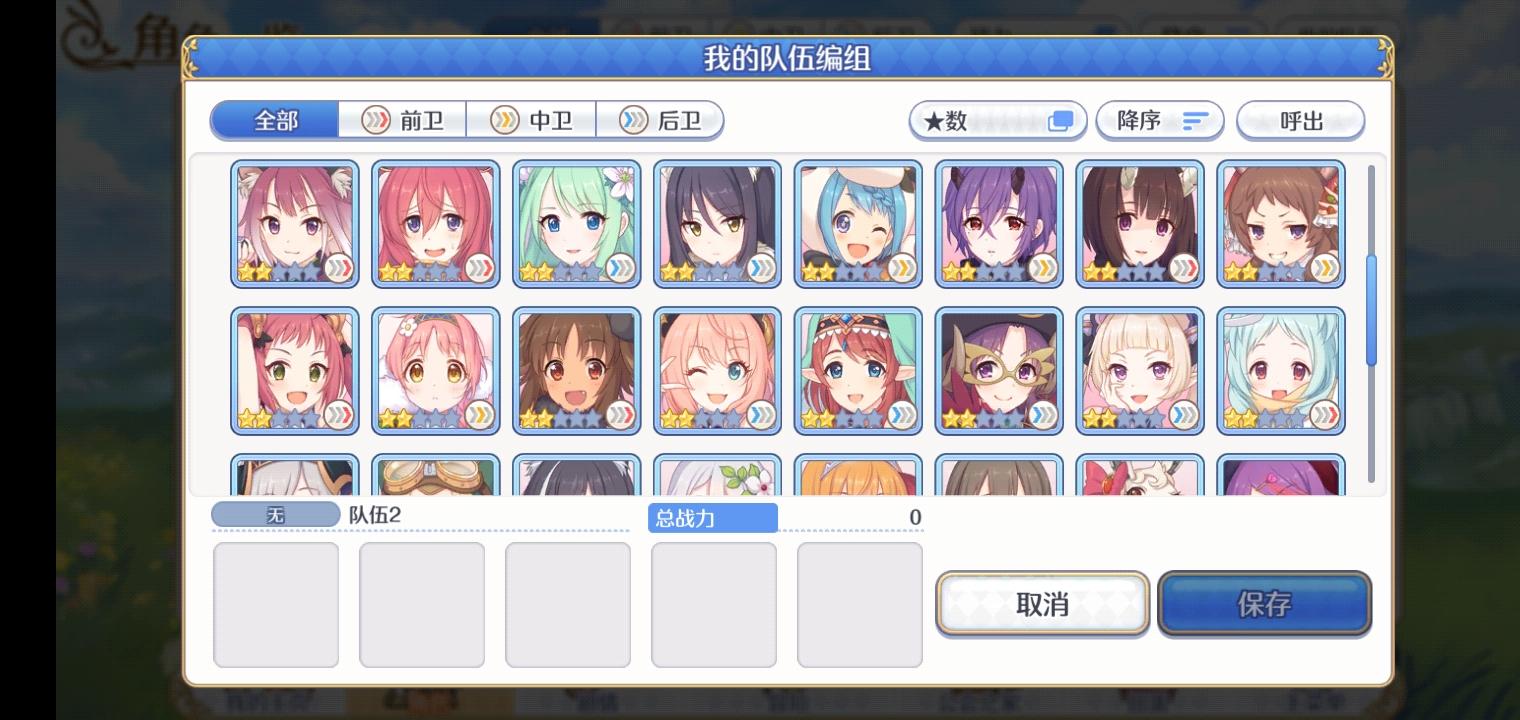Image resolution: width=1520 pixels, height=720 pixels.
Task: Change the sort criteria via ★数 selector
Action: 997,119
